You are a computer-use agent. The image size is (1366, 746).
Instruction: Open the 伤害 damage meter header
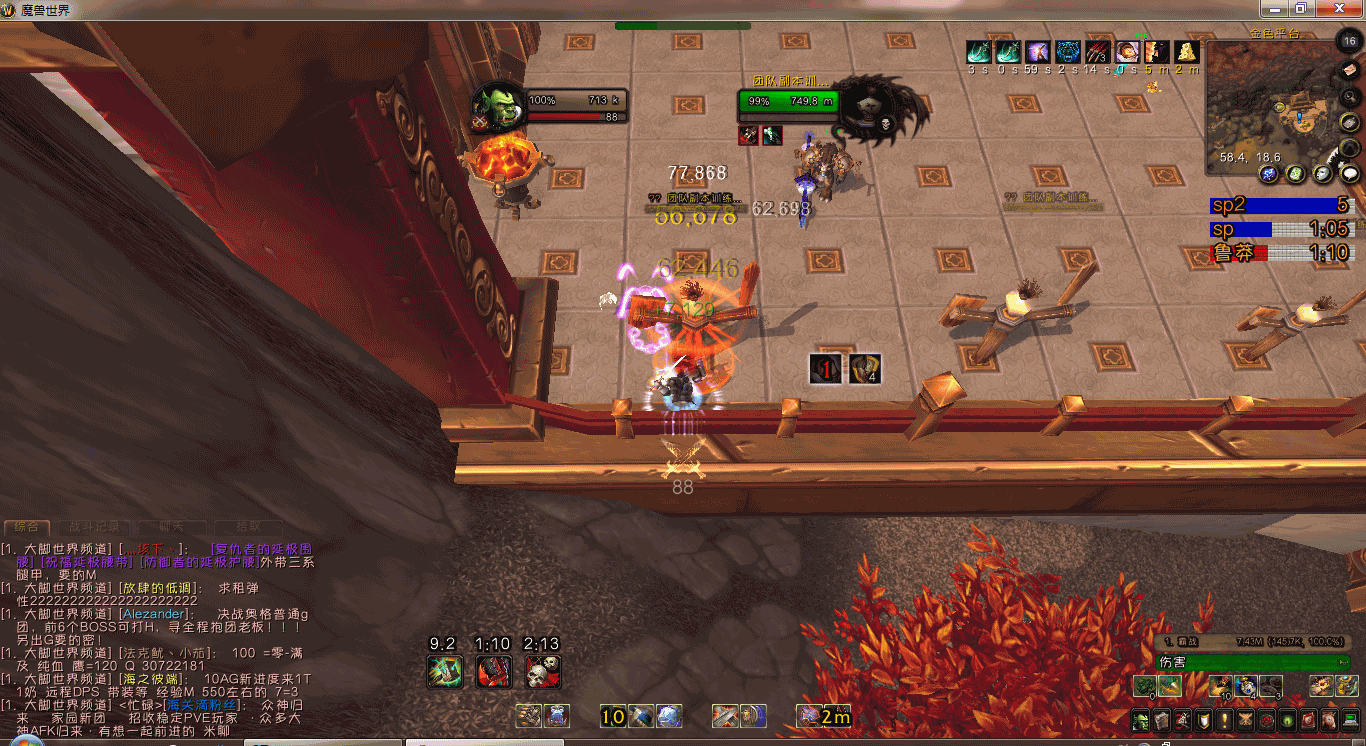(1250, 662)
